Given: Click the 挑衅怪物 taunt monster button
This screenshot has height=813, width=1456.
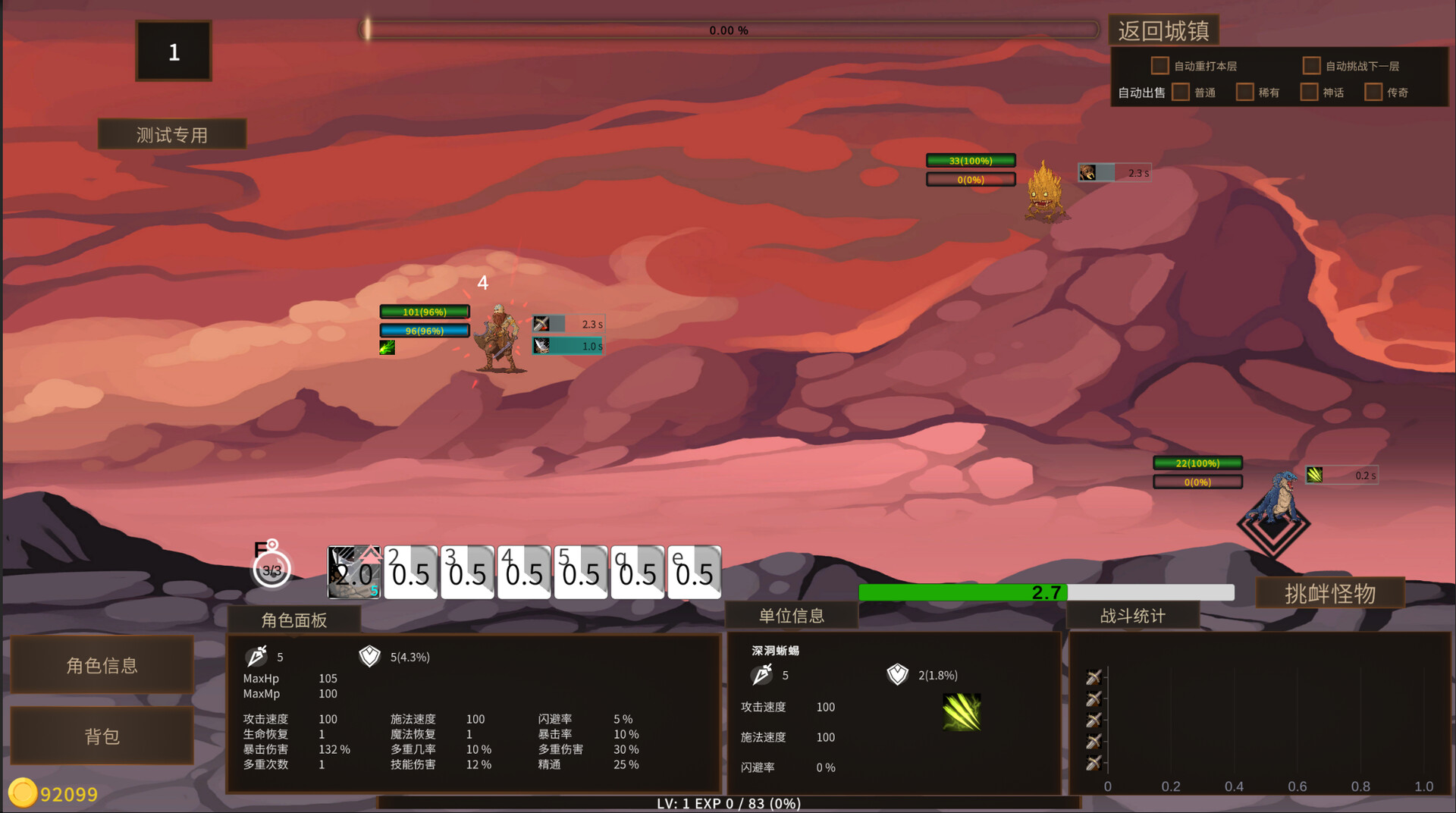Looking at the screenshot, I should [x=1330, y=594].
